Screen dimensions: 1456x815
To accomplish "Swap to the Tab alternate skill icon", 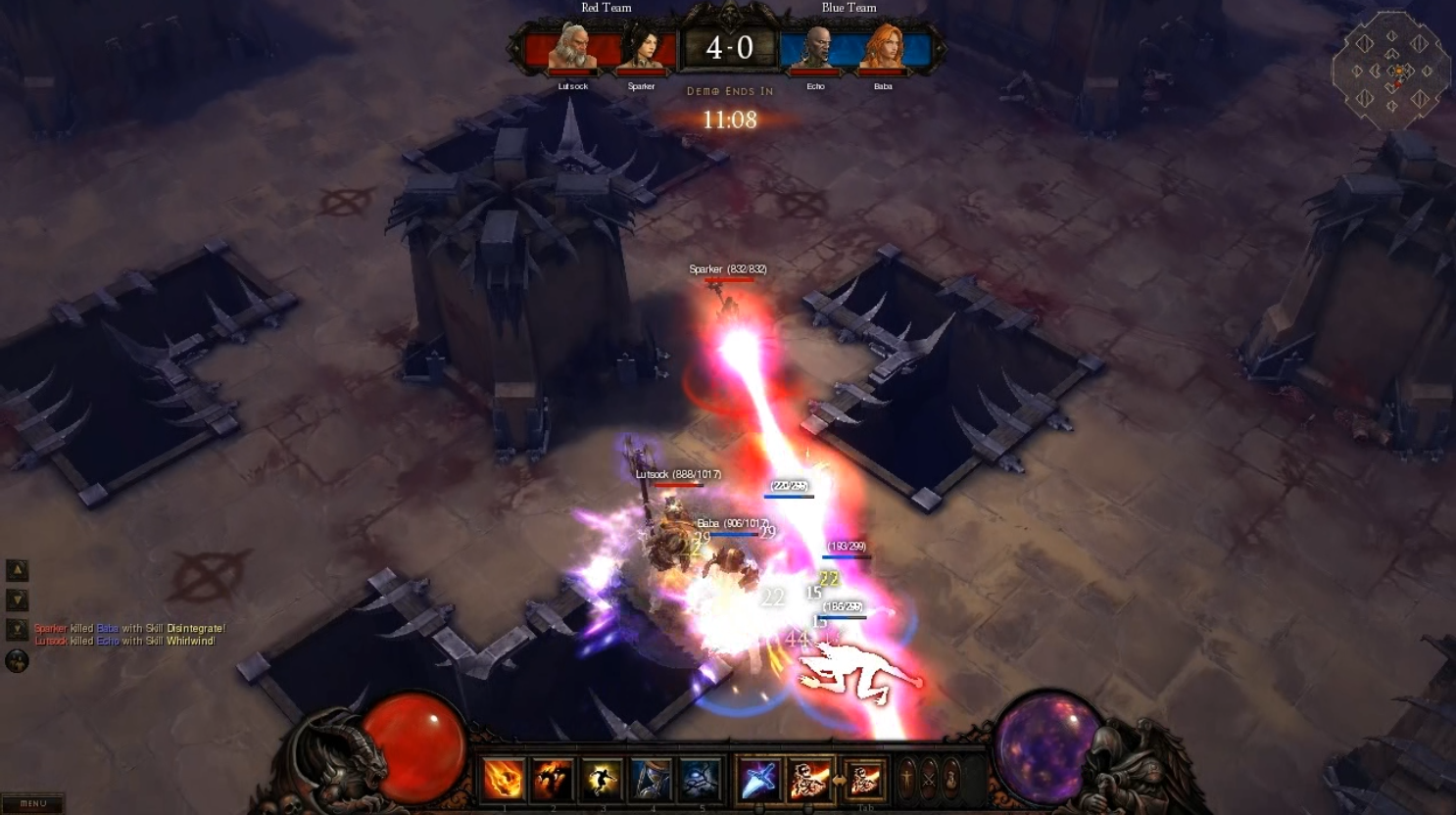I will point(865,780).
